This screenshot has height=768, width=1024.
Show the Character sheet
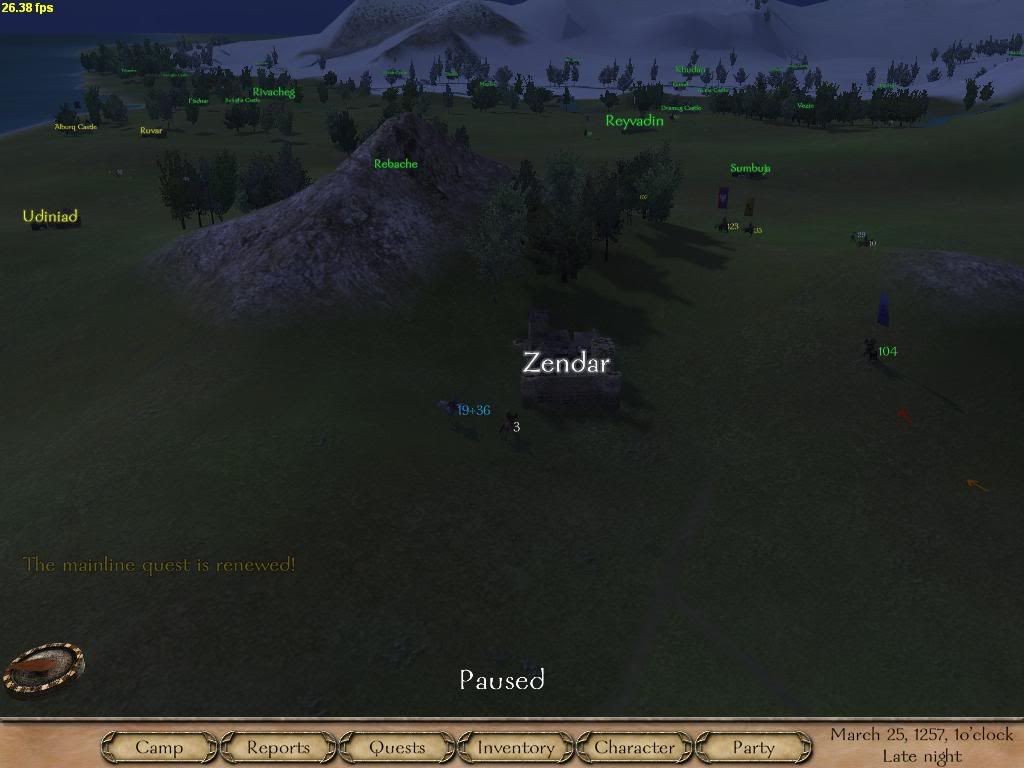(x=634, y=747)
